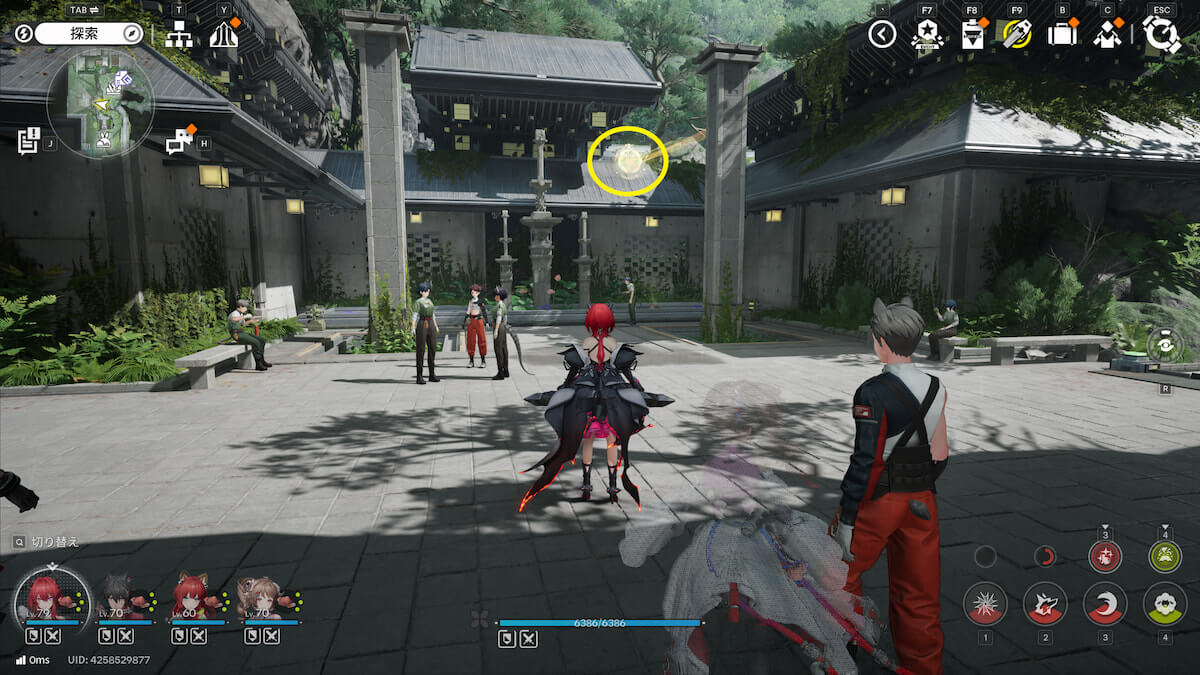
Task: Trigger the red sparkle ultimate icon
Action: [x=1105, y=557]
